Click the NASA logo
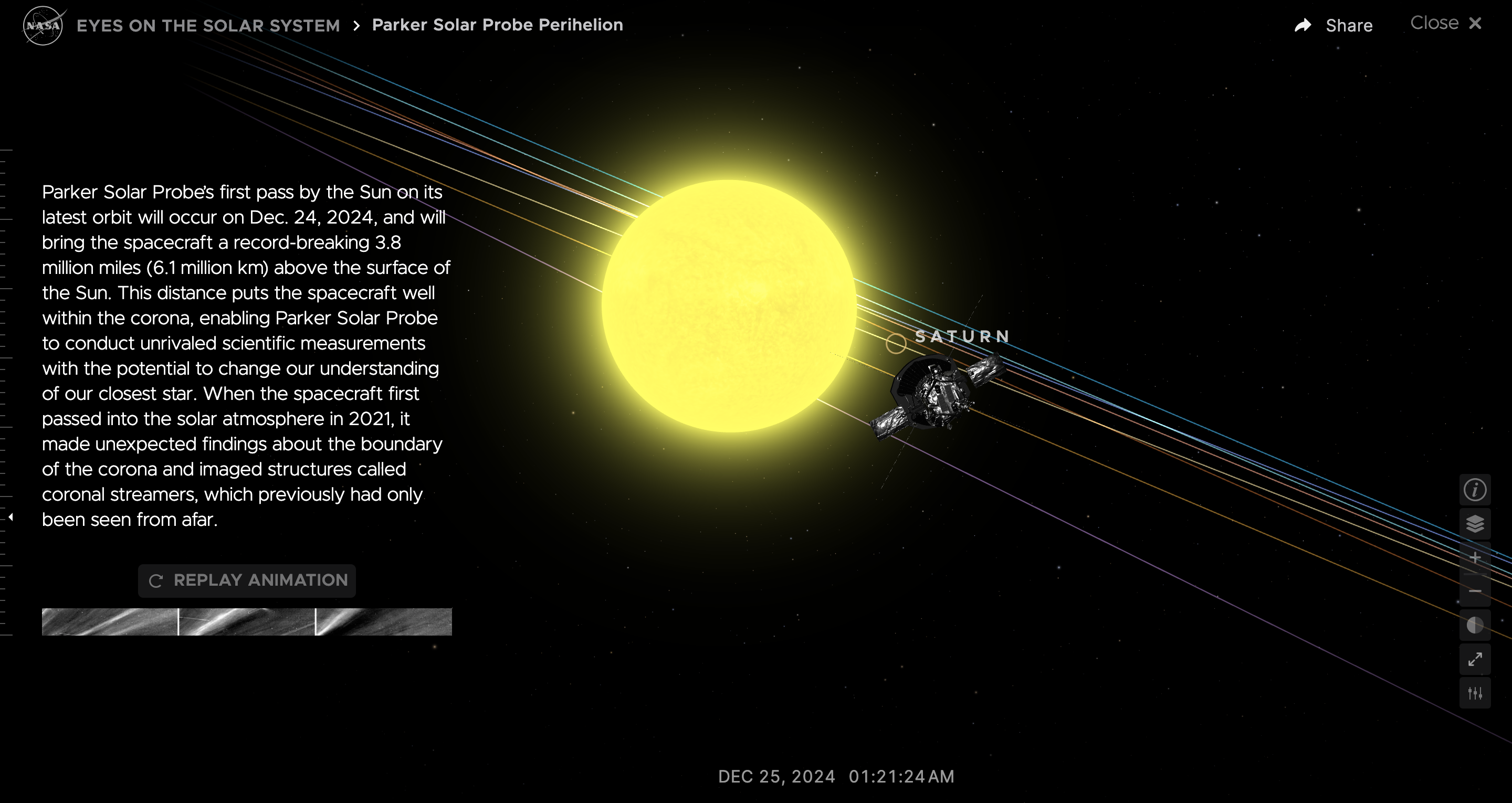 click(x=43, y=25)
